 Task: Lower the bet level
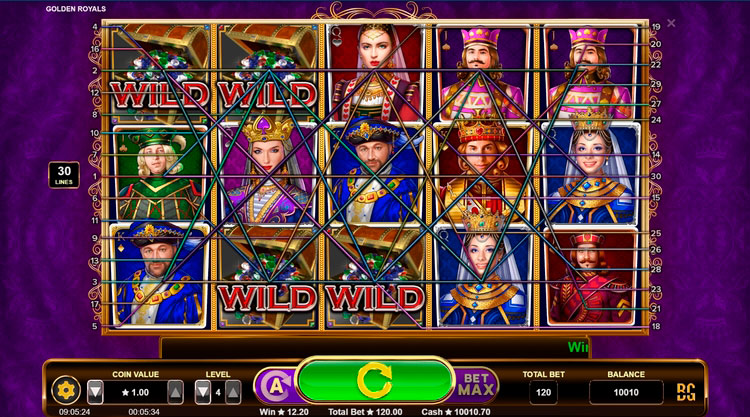pyautogui.click(x=203, y=391)
